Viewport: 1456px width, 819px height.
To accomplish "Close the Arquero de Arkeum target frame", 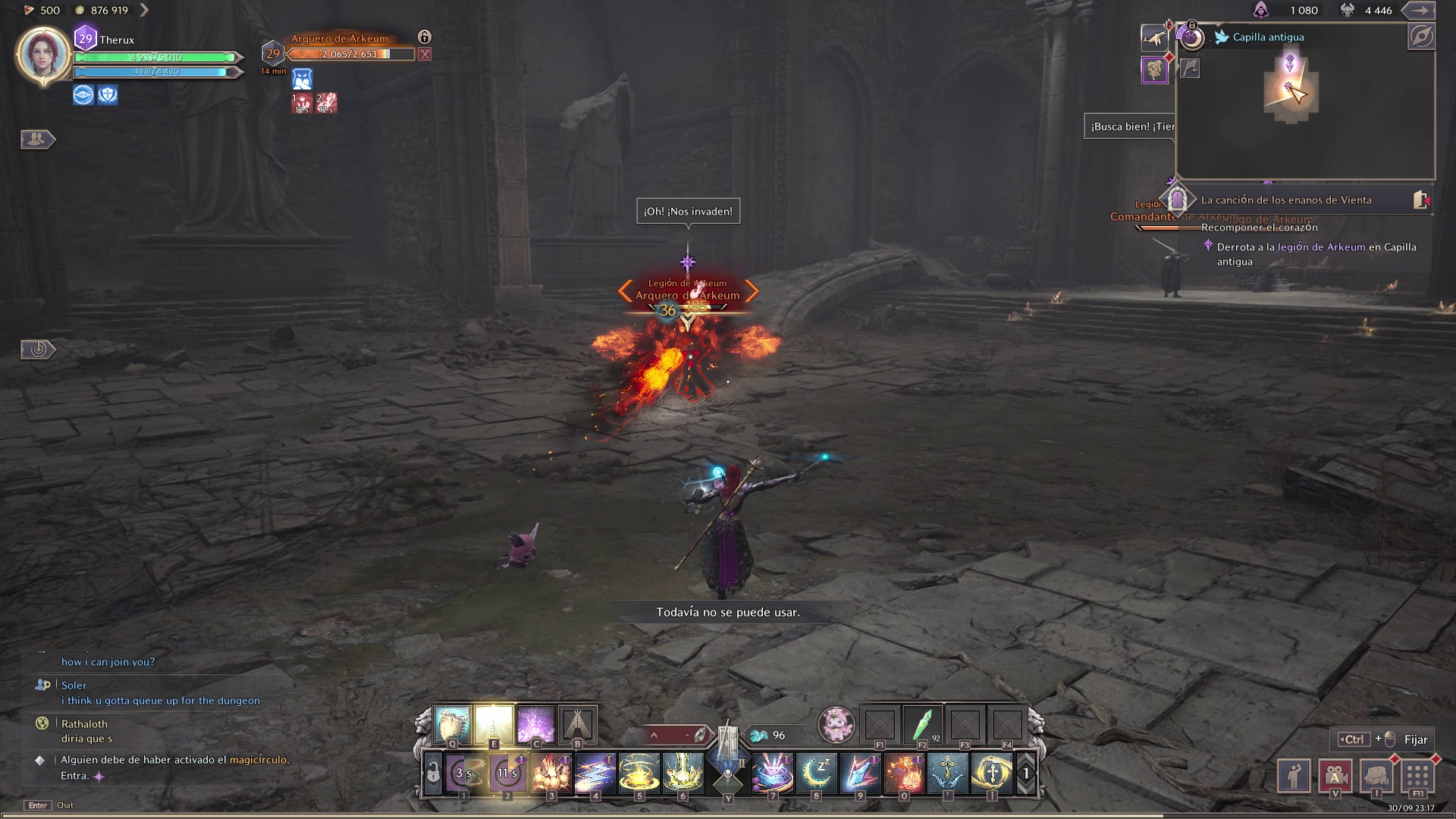I will [x=425, y=55].
